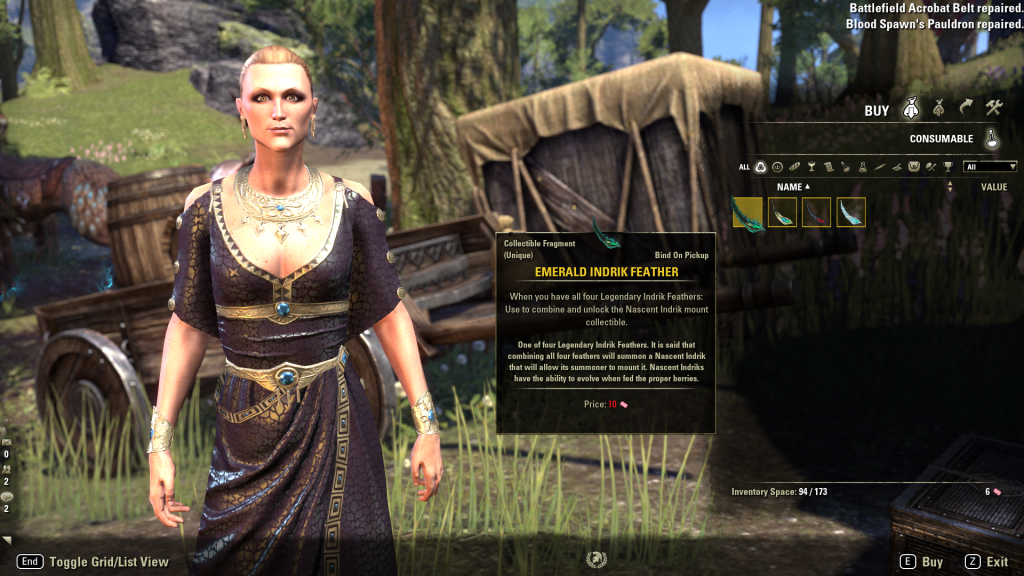Select the golden Indrik feather
Screen dimensions: 1024x576
782,212
